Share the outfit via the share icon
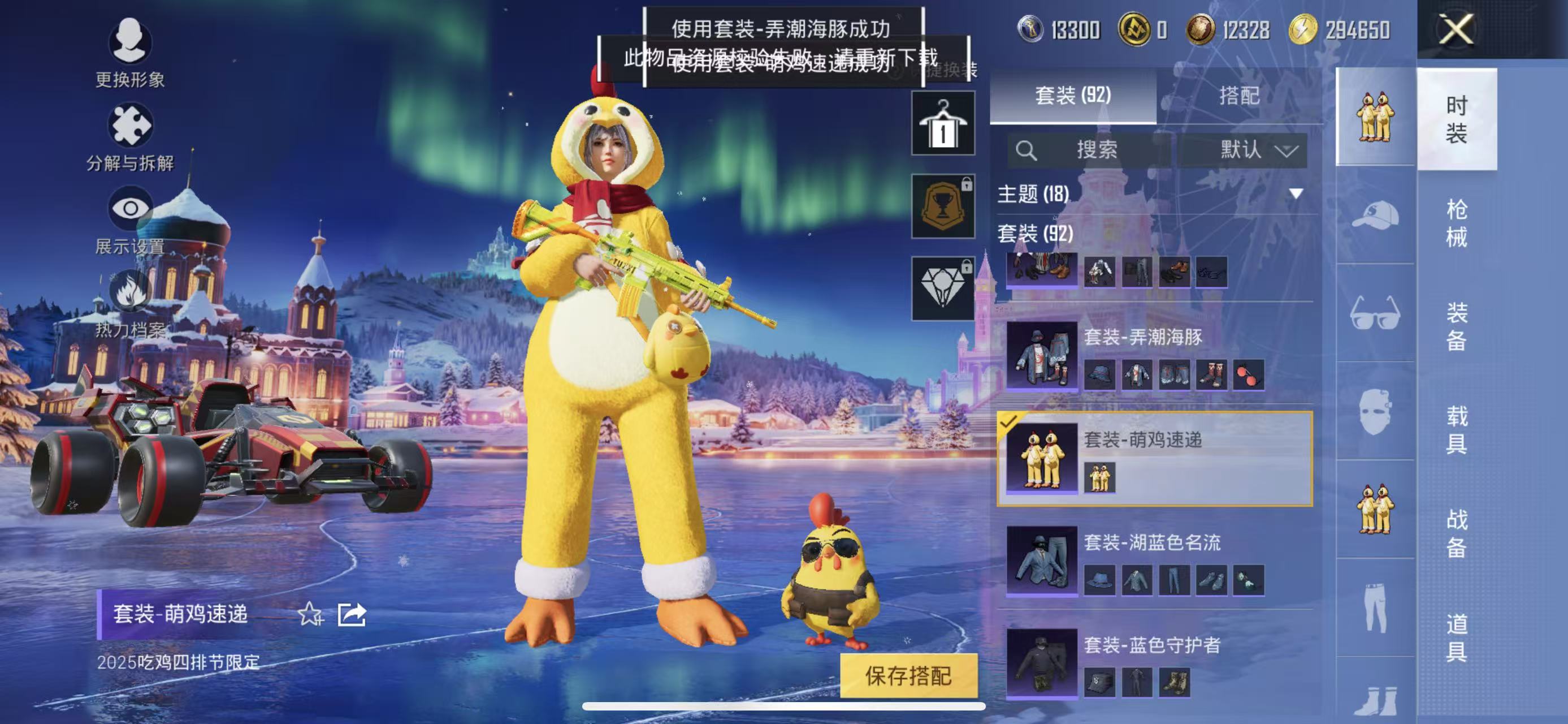The height and width of the screenshot is (724, 1568). (x=352, y=614)
